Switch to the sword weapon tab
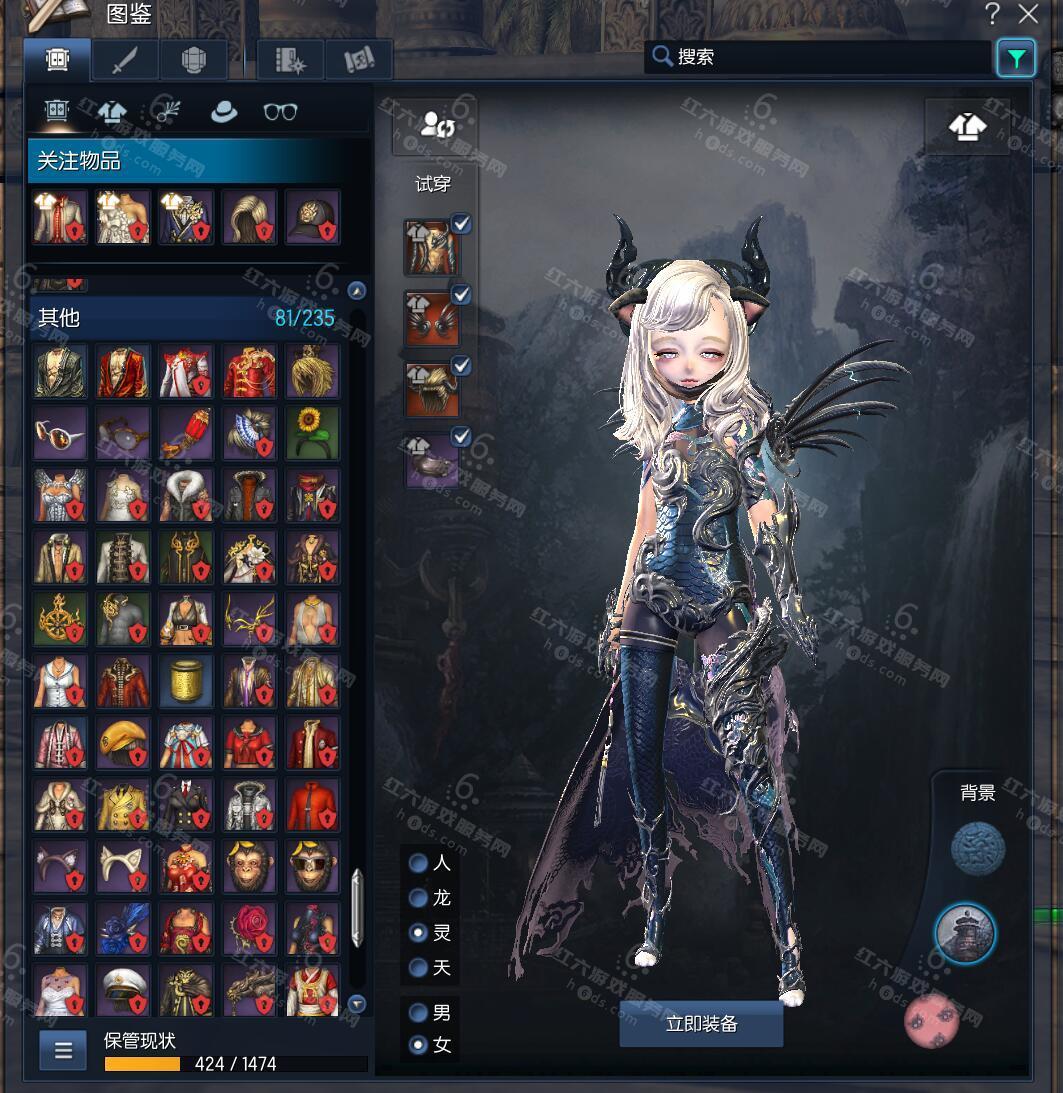Image resolution: width=1063 pixels, height=1093 pixels. pos(125,60)
